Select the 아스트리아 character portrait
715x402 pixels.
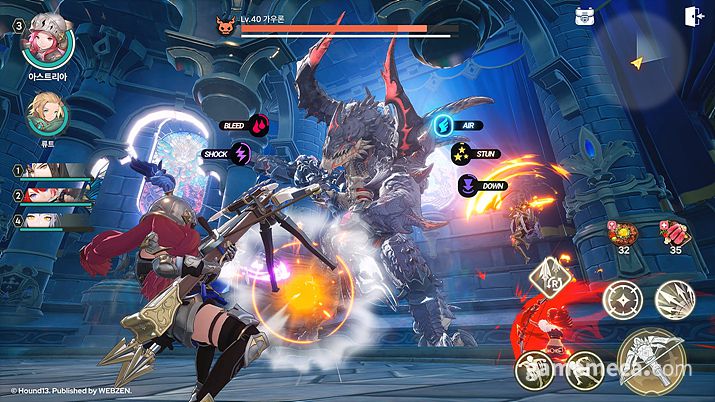click(46, 36)
